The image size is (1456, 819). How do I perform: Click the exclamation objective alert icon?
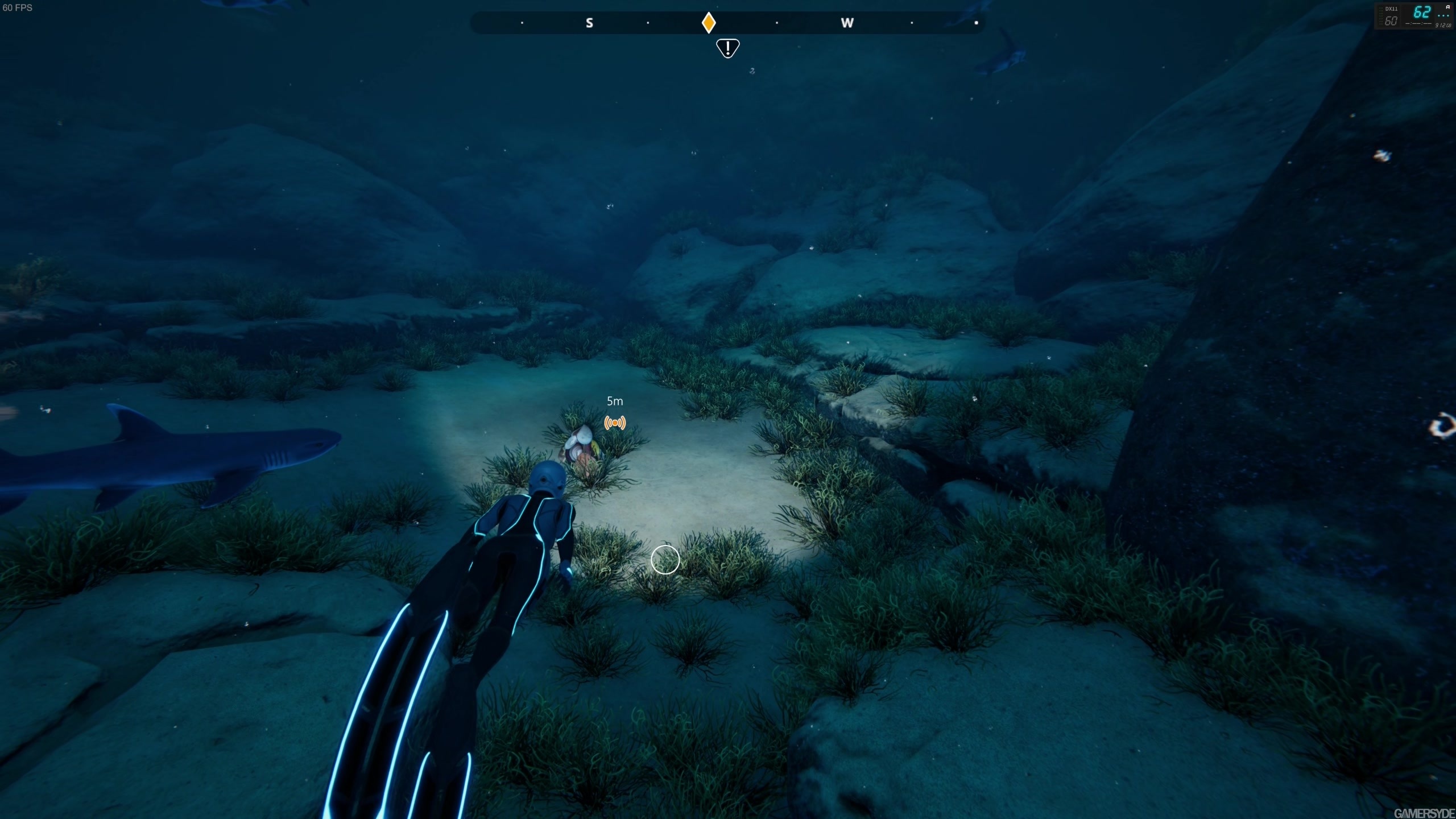click(x=728, y=48)
